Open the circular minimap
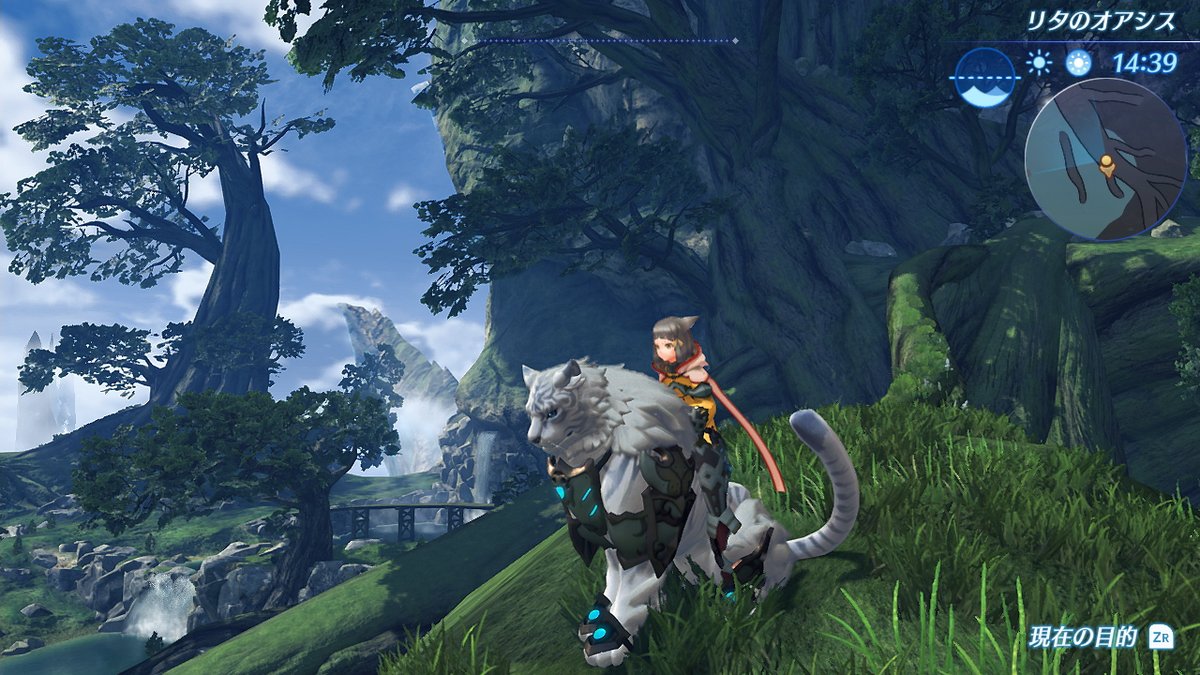The width and height of the screenshot is (1200, 675). [x=1104, y=159]
